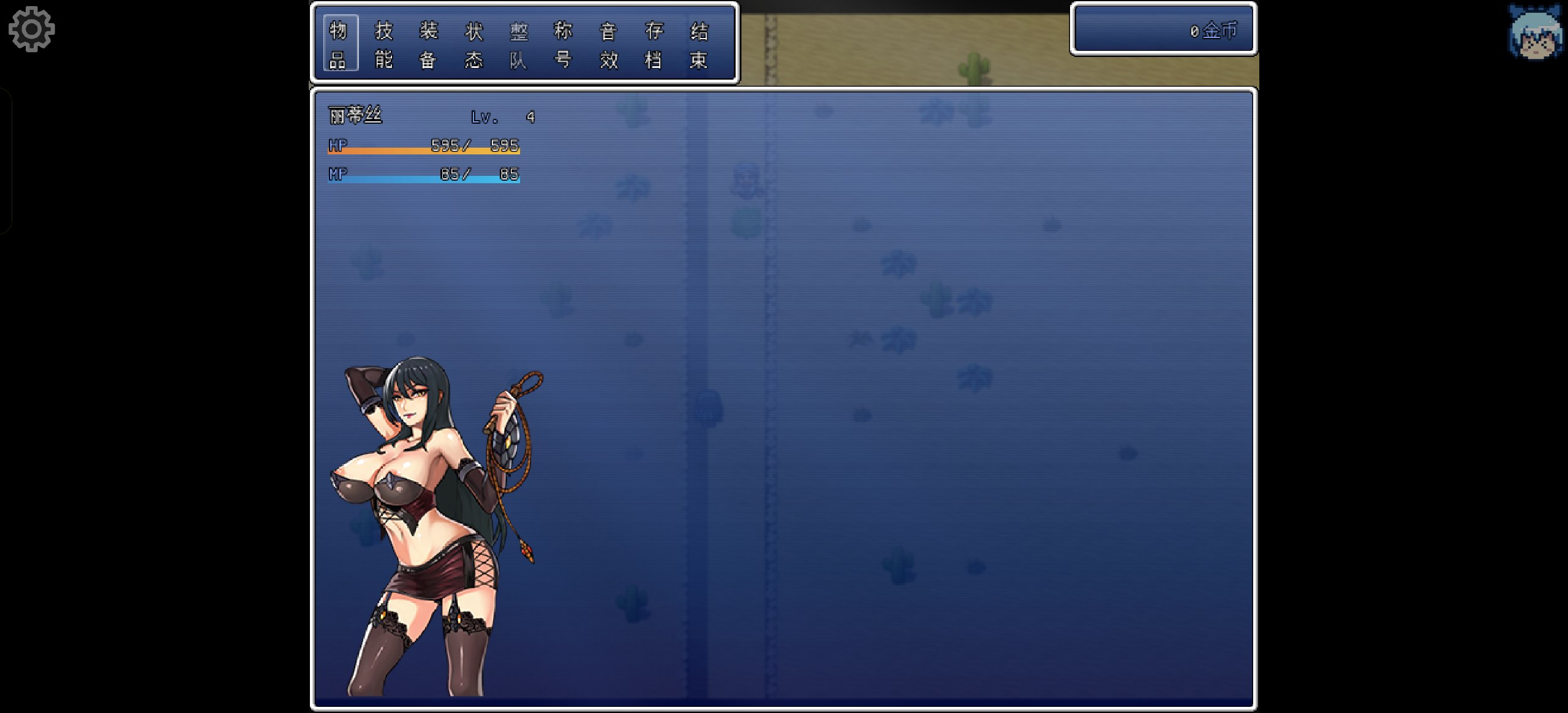This screenshot has width=1568, height=713.
Task: Select the 音效 (Sound) options
Action: pos(608,44)
